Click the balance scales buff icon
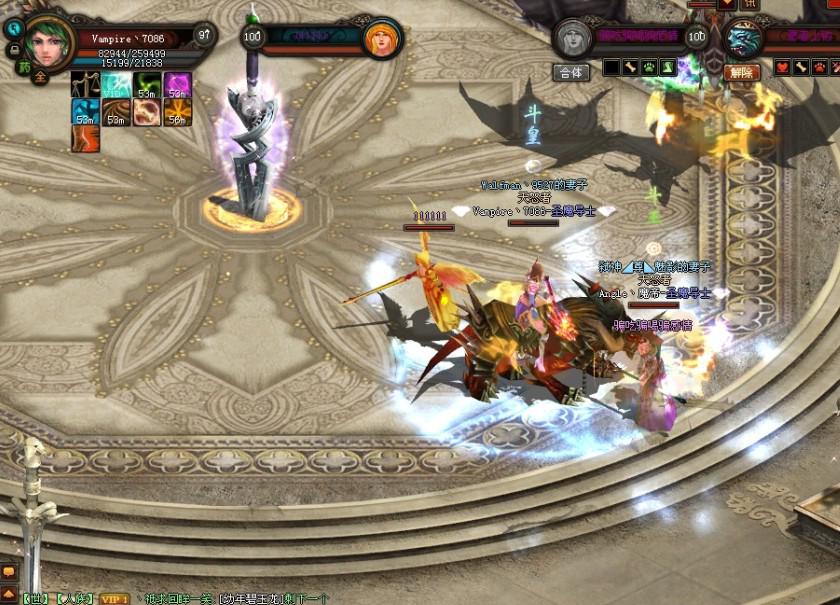 (x=85, y=85)
